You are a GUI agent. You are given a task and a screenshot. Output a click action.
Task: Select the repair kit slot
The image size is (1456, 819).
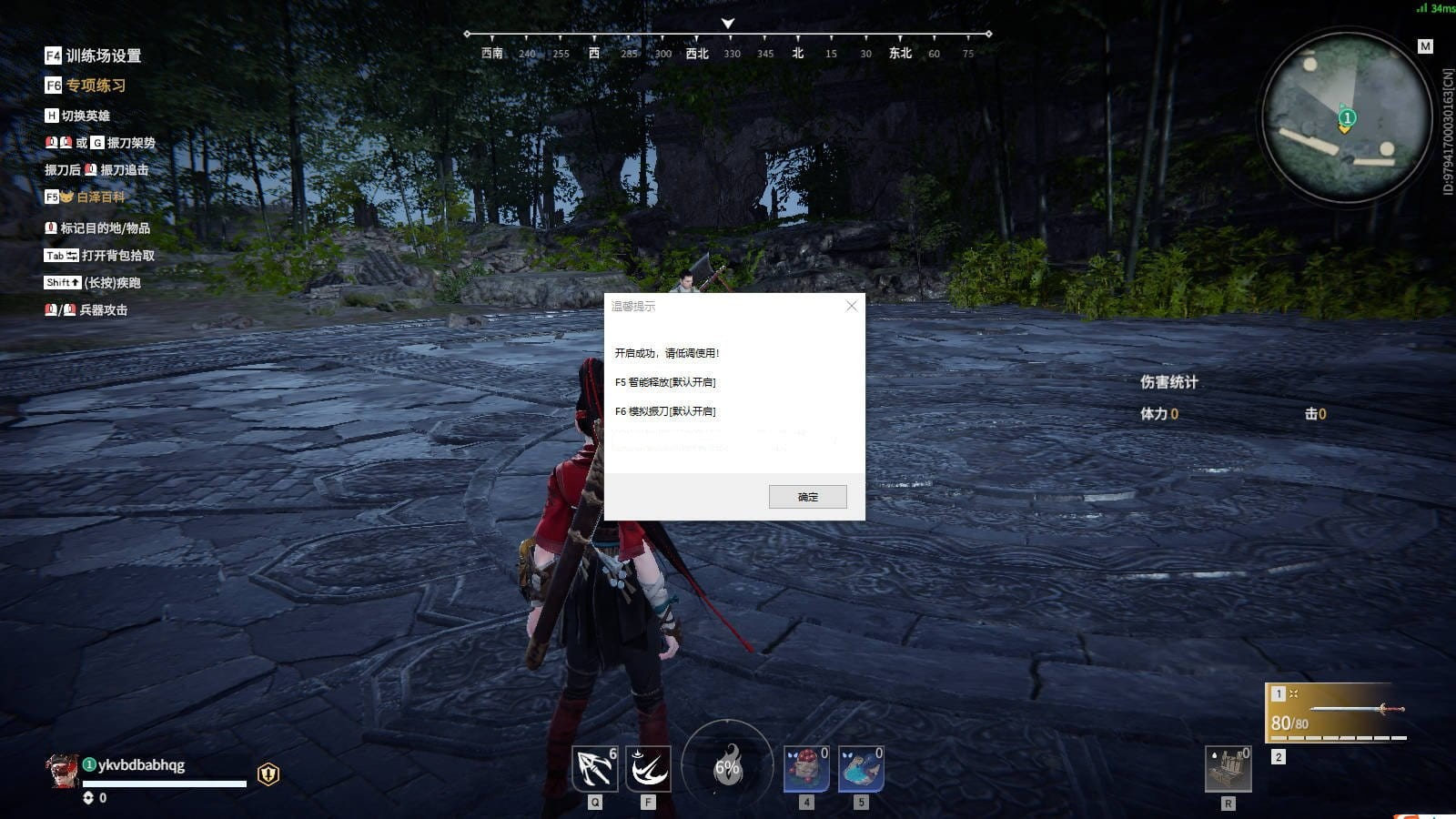pos(1228,769)
